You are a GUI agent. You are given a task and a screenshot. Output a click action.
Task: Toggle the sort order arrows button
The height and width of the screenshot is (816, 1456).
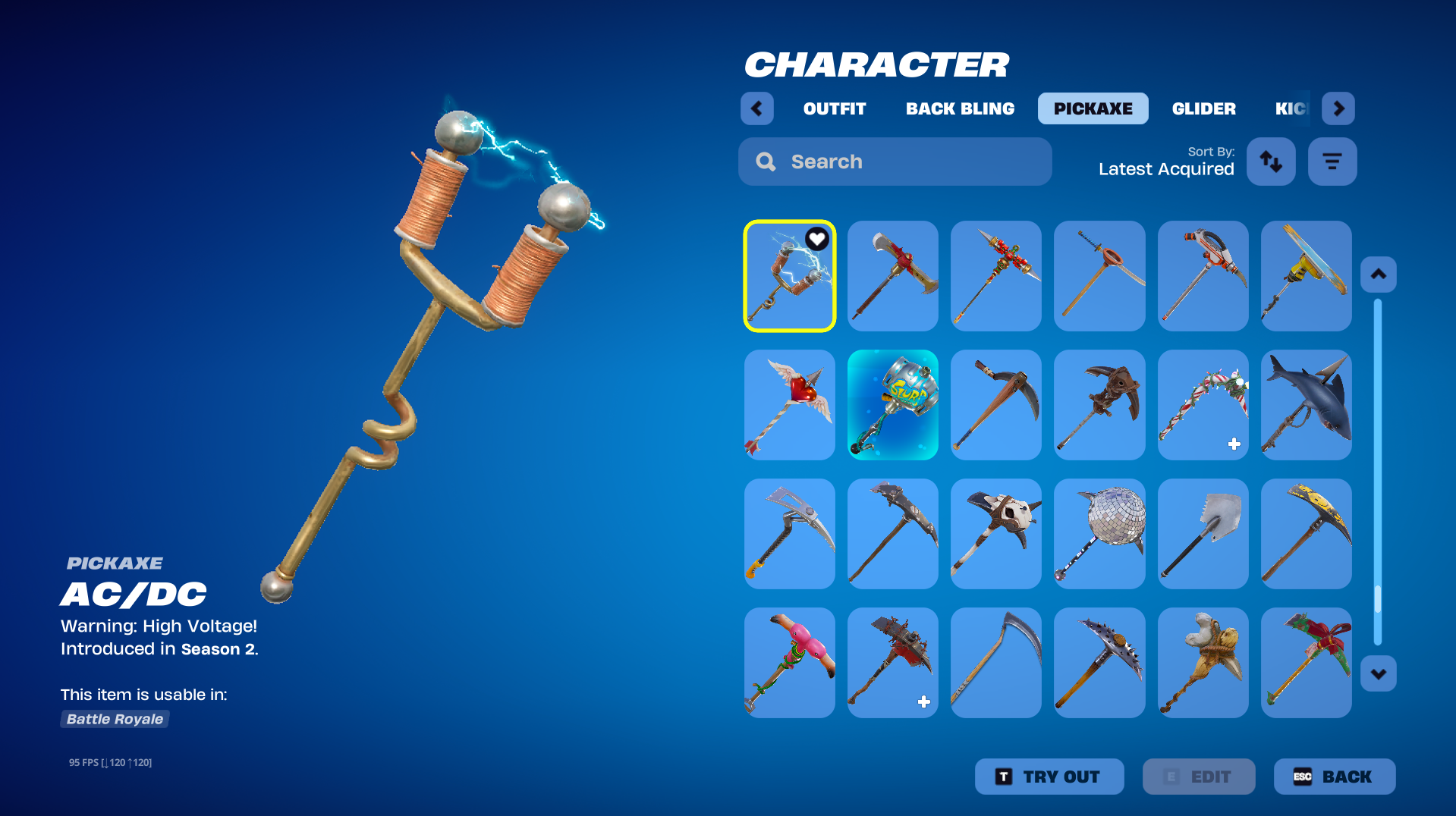1271,162
